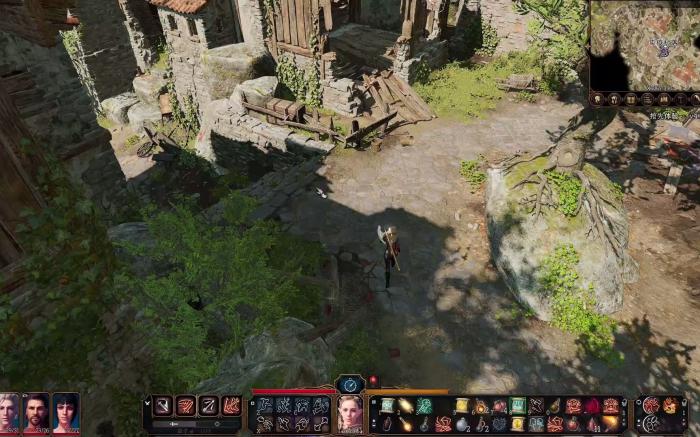Select the bearded party member portrait
Image resolution: width=700 pixels, height=437 pixels.
tap(36, 412)
